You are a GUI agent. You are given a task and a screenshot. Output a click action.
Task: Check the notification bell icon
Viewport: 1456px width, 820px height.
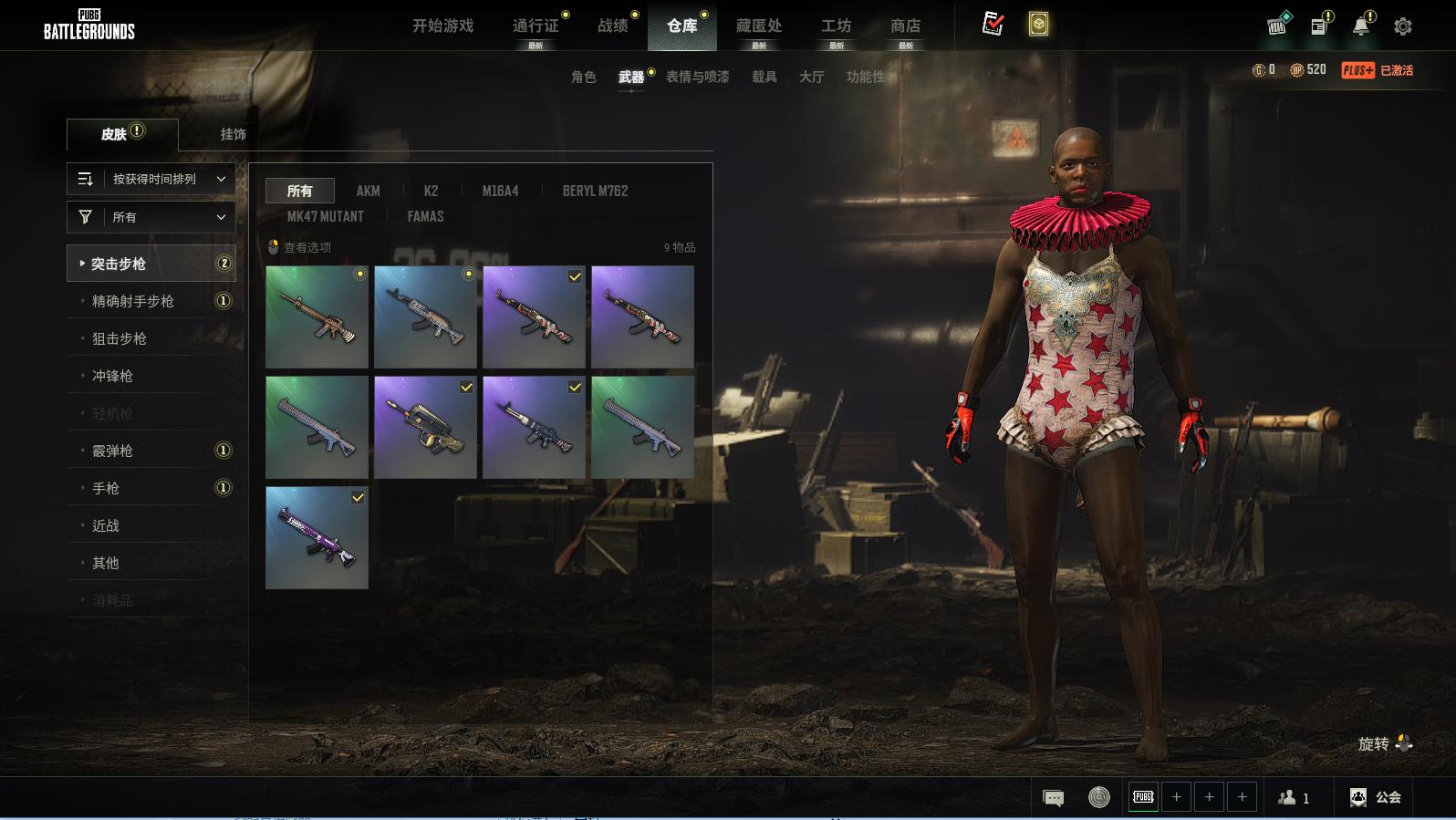[x=1360, y=26]
